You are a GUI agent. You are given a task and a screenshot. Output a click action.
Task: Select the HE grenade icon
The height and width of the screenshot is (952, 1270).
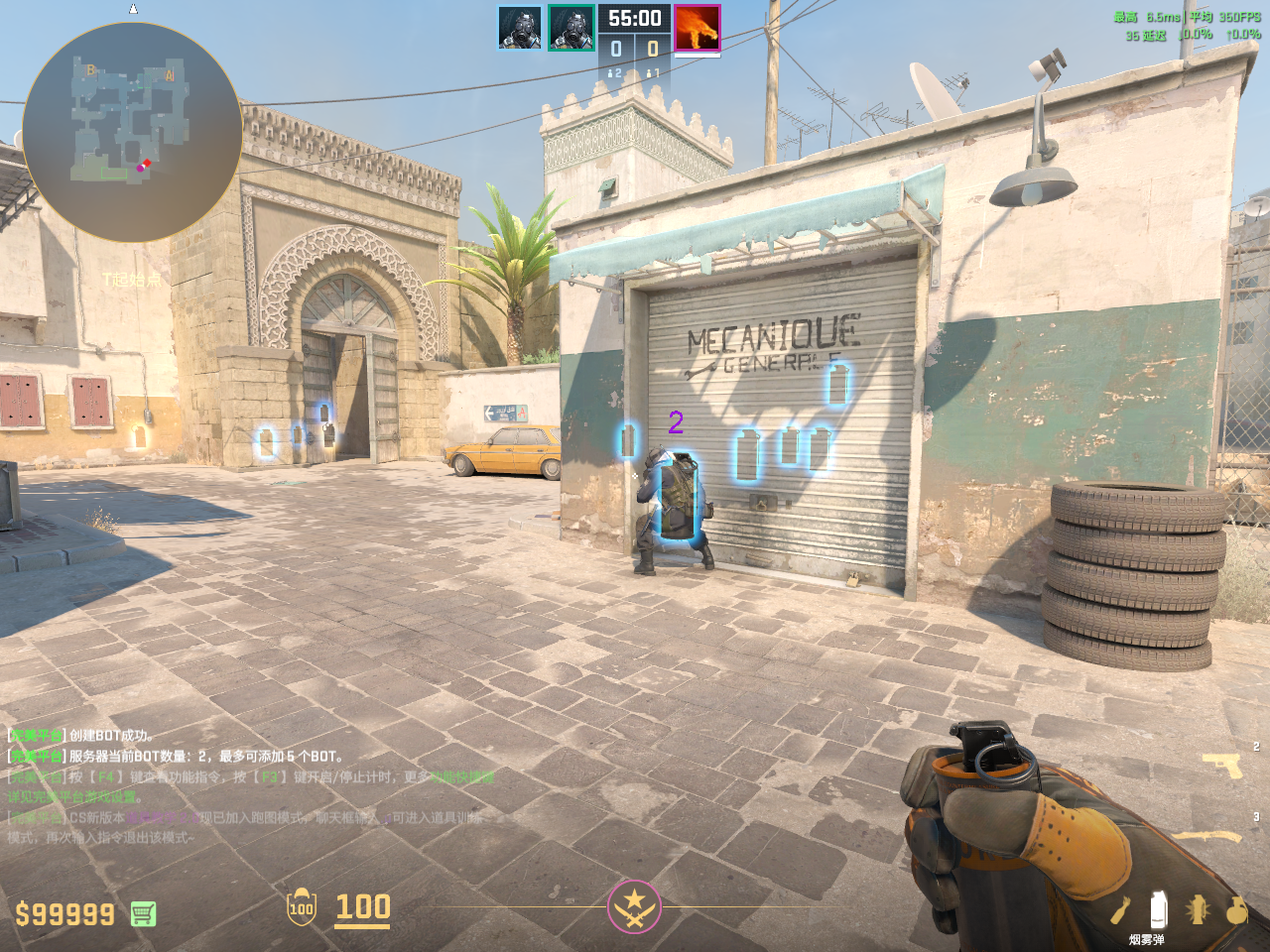[1236, 909]
